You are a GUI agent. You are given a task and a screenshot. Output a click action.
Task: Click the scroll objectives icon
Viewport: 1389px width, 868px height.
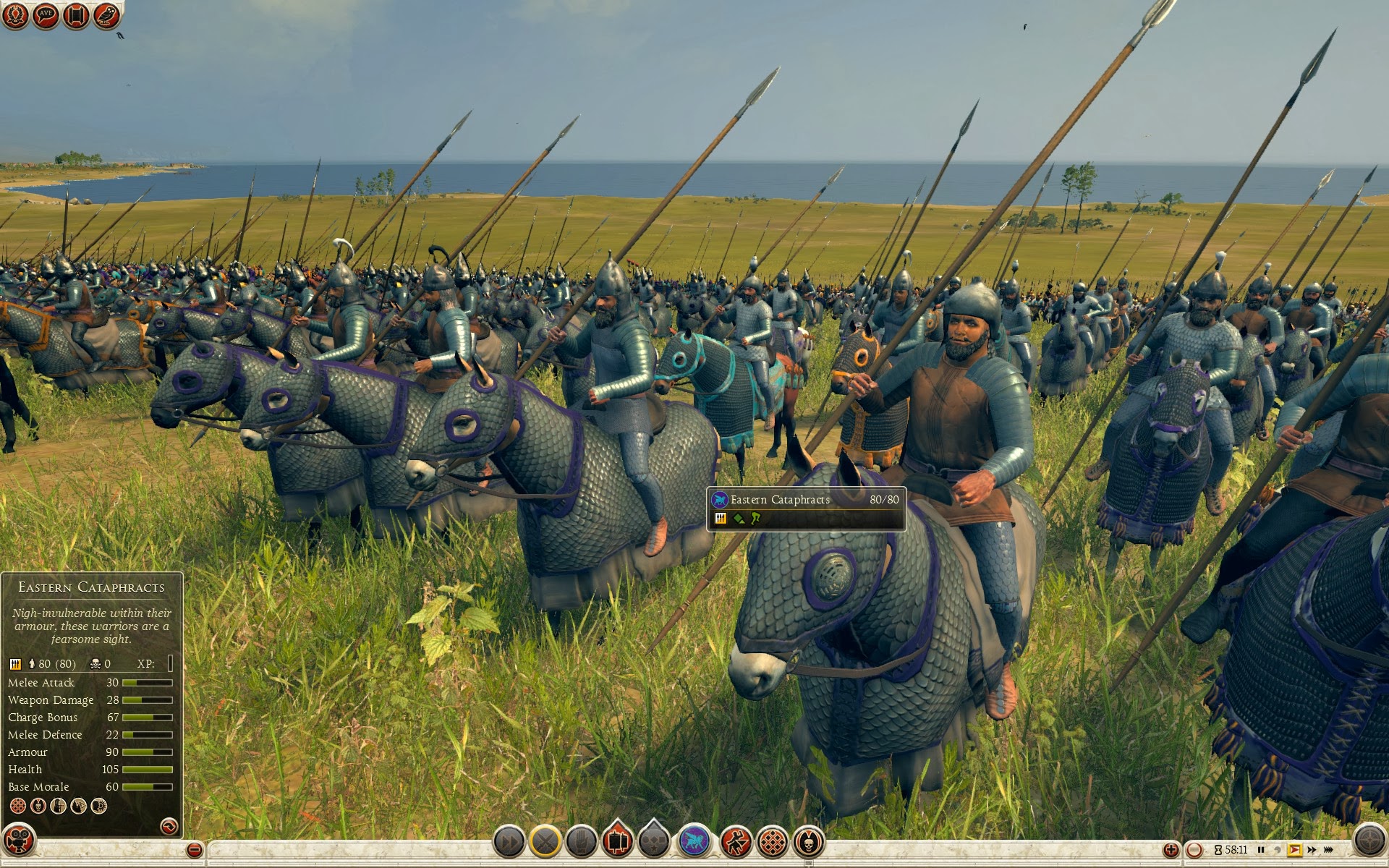pyautogui.click(x=76, y=14)
